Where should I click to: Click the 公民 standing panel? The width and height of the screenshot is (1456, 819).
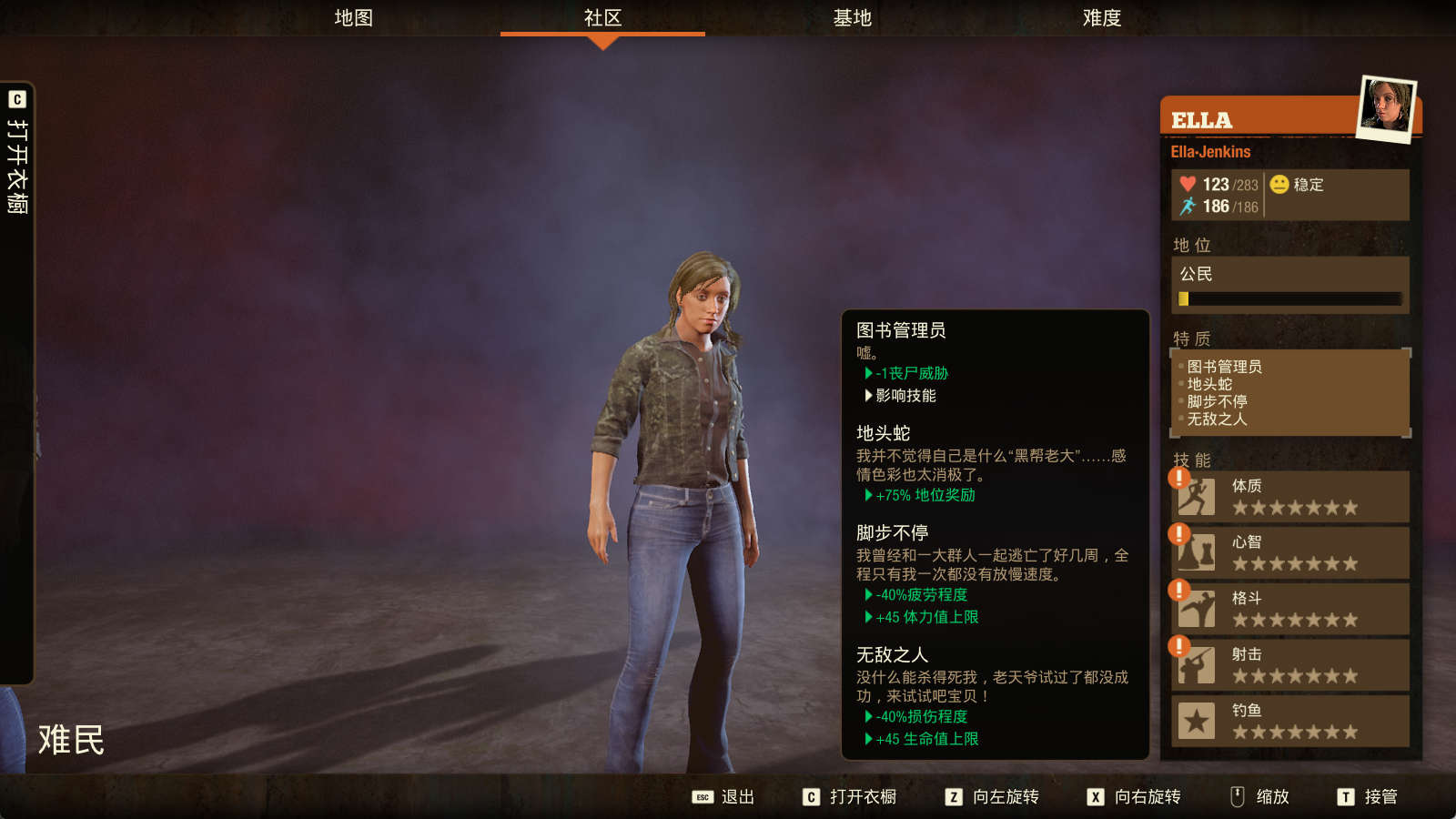[x=1289, y=284]
